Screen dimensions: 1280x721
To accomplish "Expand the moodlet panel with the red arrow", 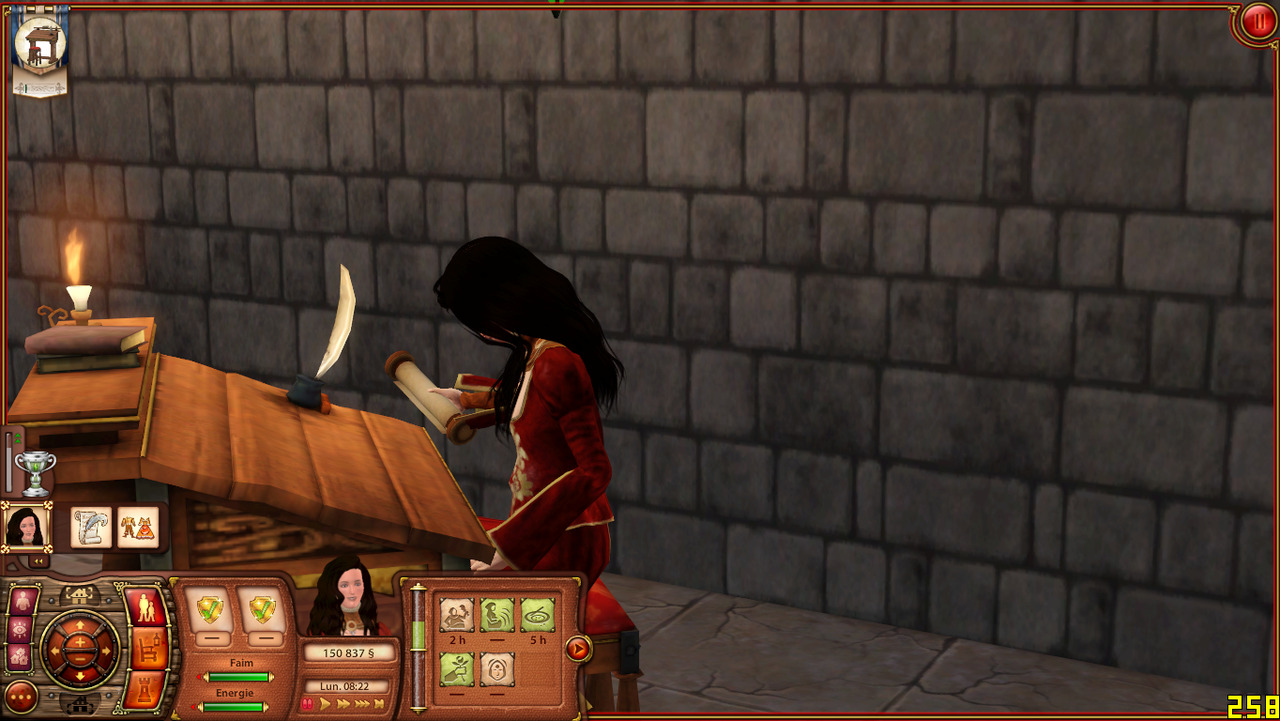I will pyautogui.click(x=577, y=649).
